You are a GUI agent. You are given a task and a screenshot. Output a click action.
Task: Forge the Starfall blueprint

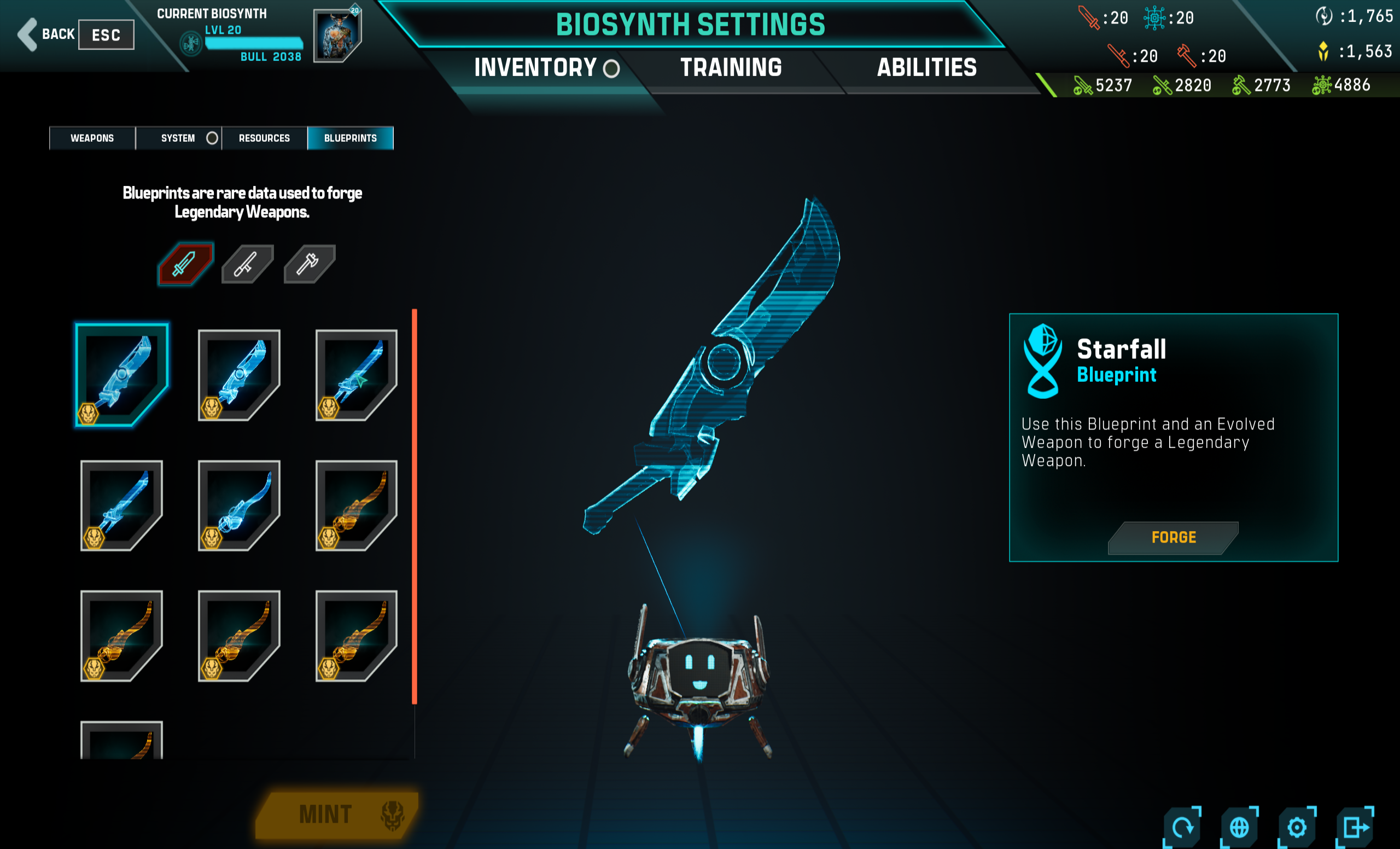tap(1173, 537)
